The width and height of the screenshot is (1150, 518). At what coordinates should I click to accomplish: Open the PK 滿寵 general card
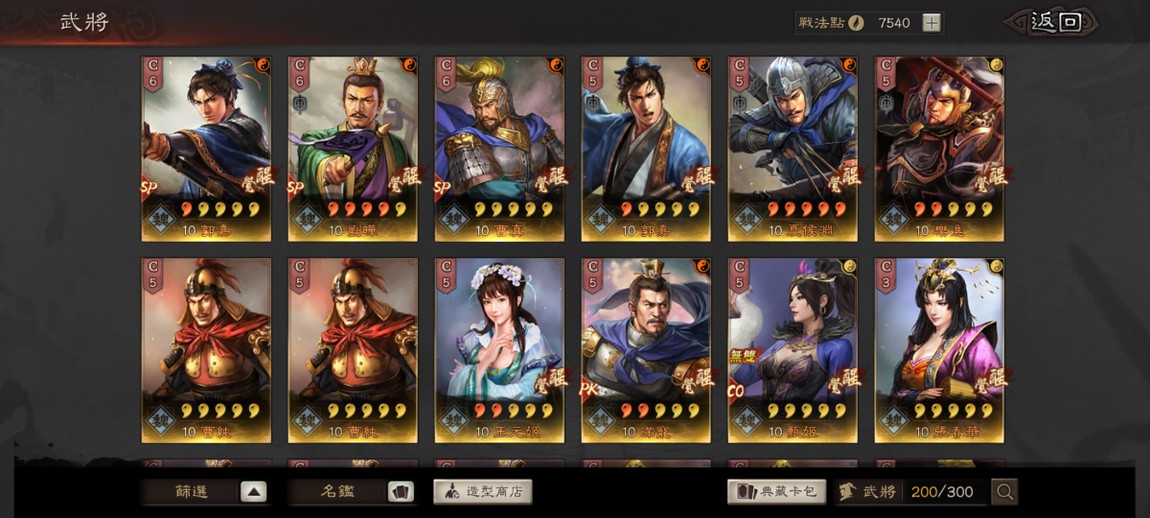pos(646,350)
